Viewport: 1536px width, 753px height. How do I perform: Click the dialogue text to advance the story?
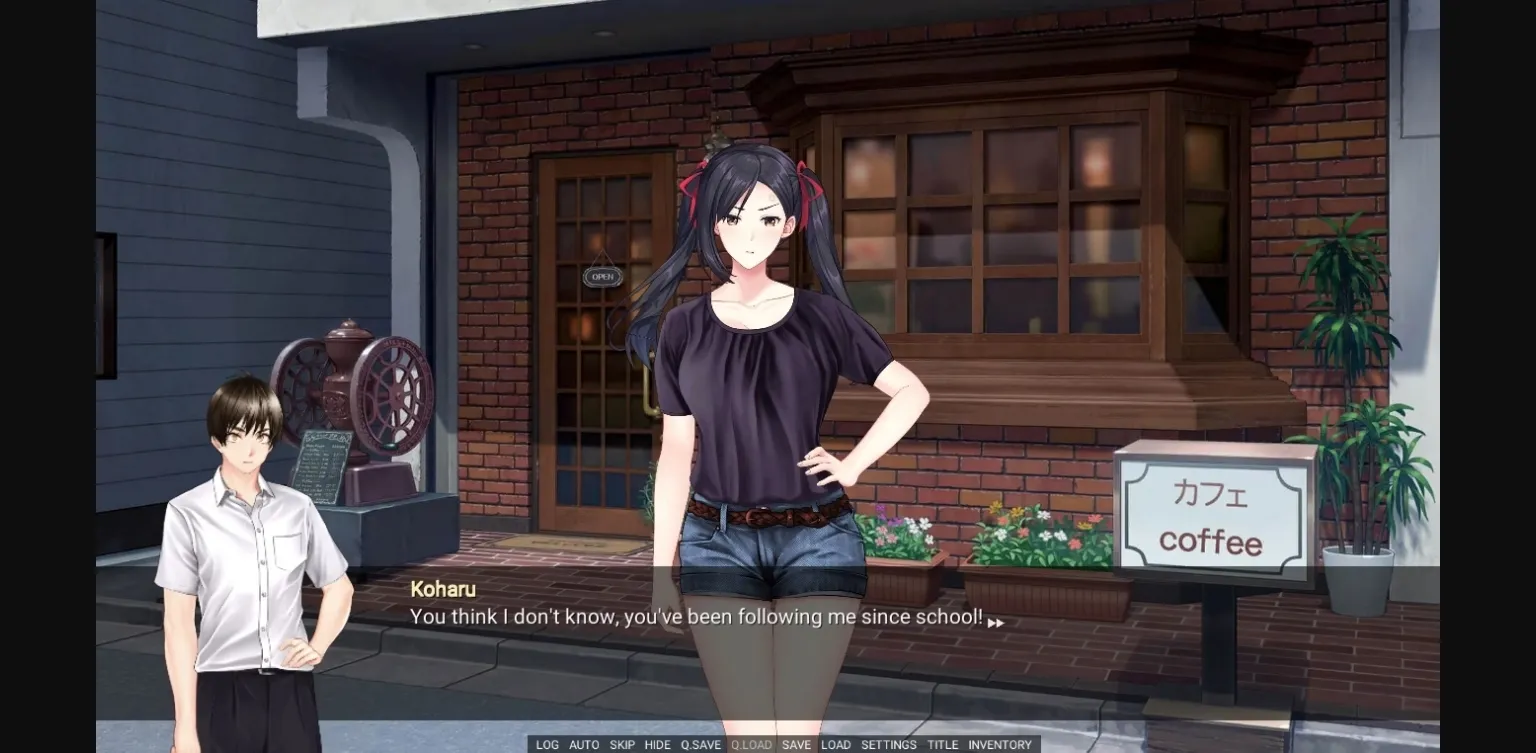(x=697, y=617)
